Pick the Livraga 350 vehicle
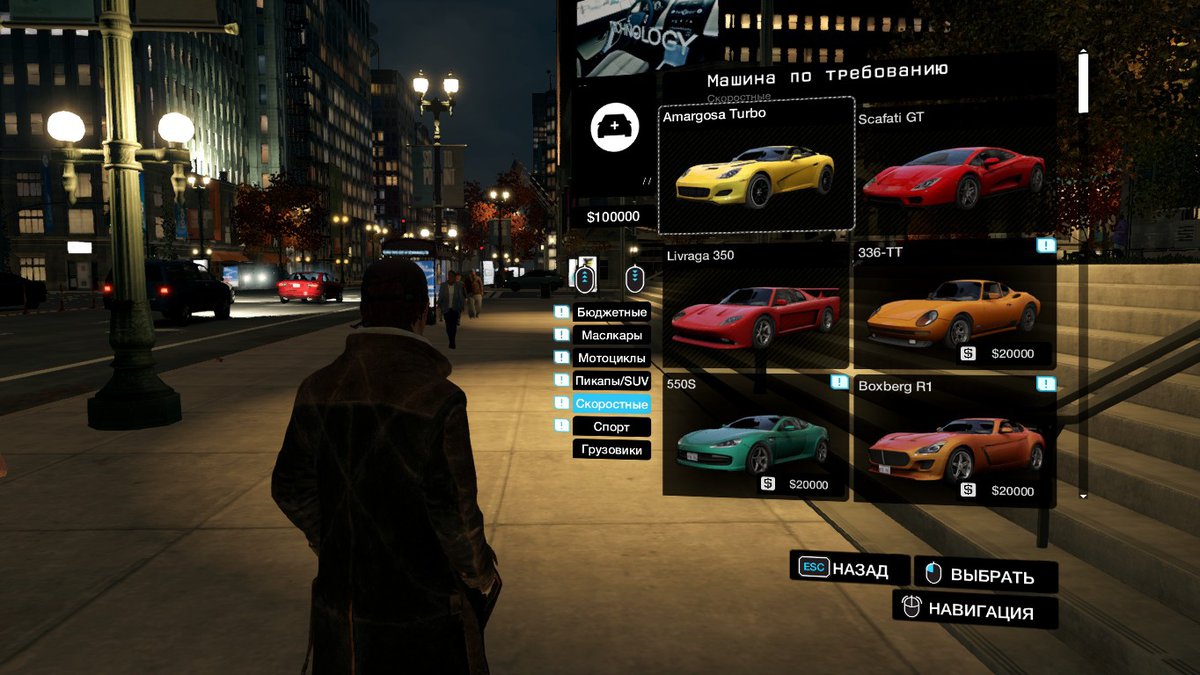1200x675 pixels. coord(756,306)
